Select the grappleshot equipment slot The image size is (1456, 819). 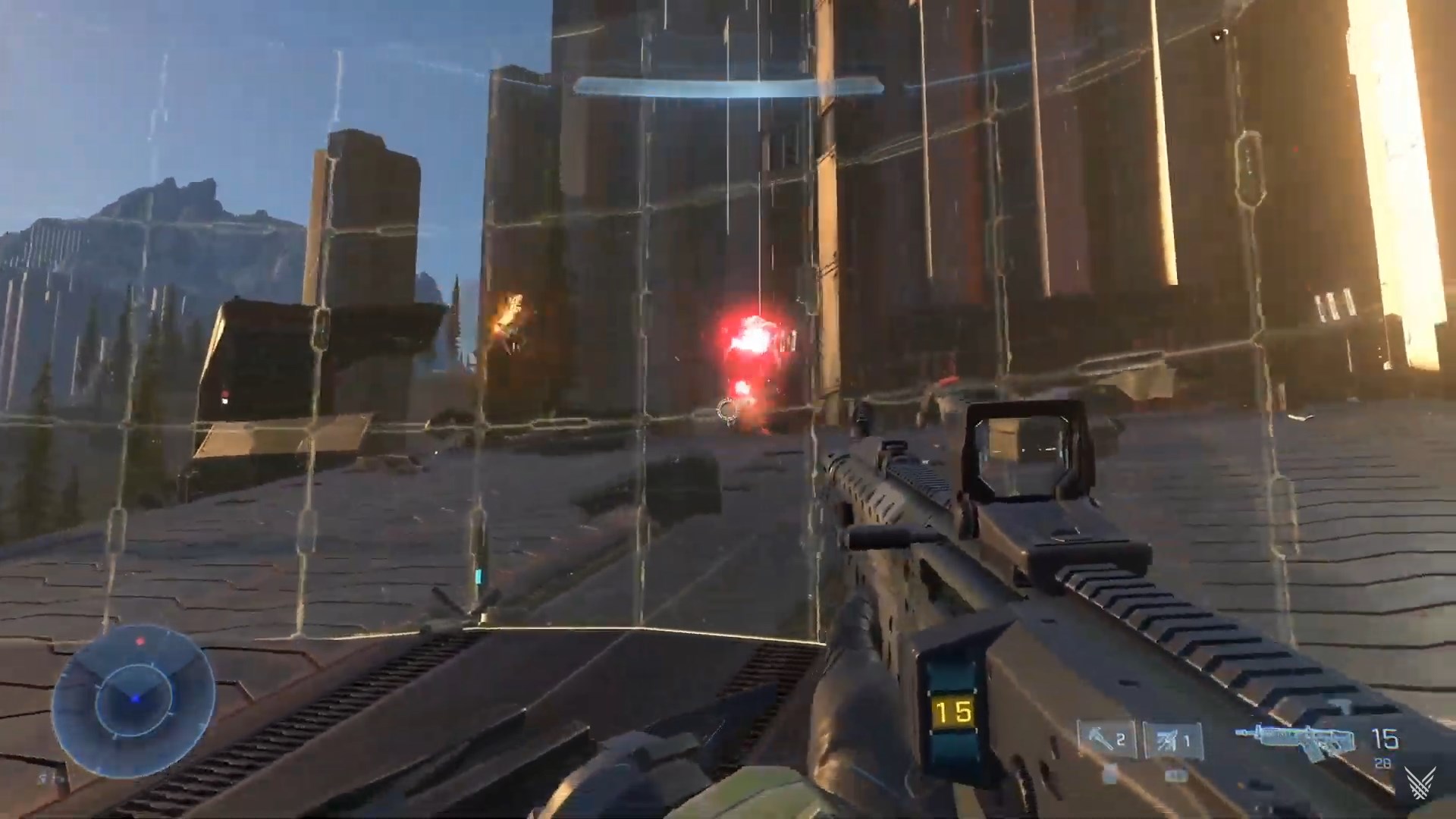pyautogui.click(x=1107, y=739)
